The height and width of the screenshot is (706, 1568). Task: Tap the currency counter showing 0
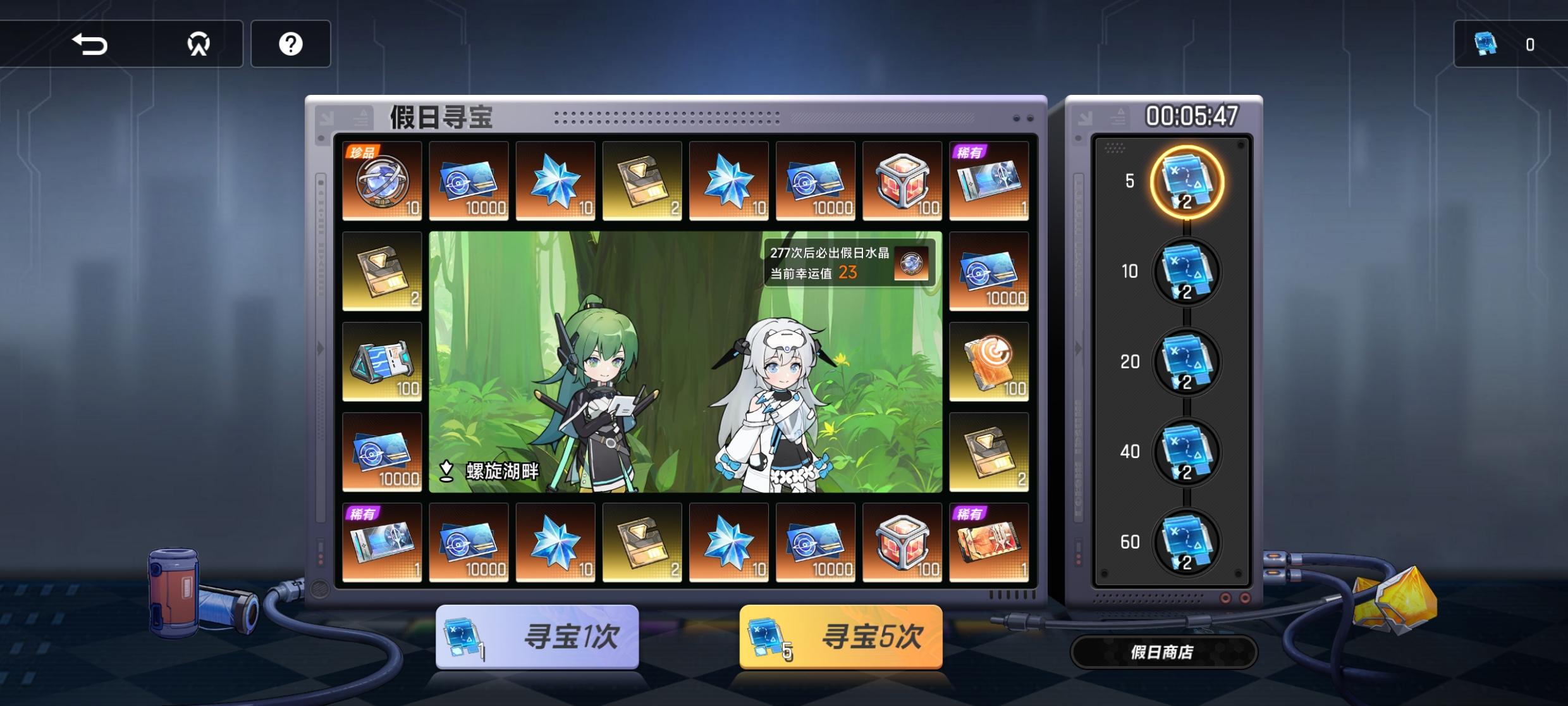pyautogui.click(x=1511, y=44)
